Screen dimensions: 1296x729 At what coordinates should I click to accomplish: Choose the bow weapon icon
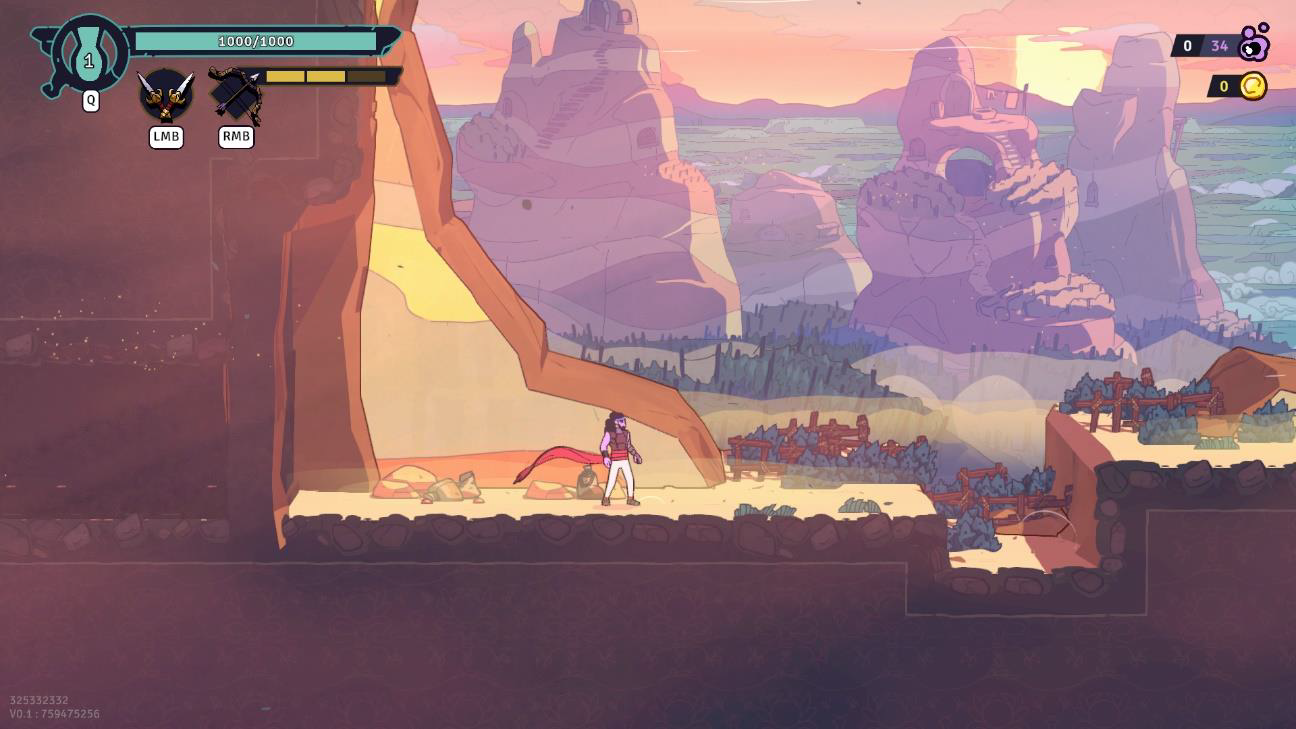236,95
